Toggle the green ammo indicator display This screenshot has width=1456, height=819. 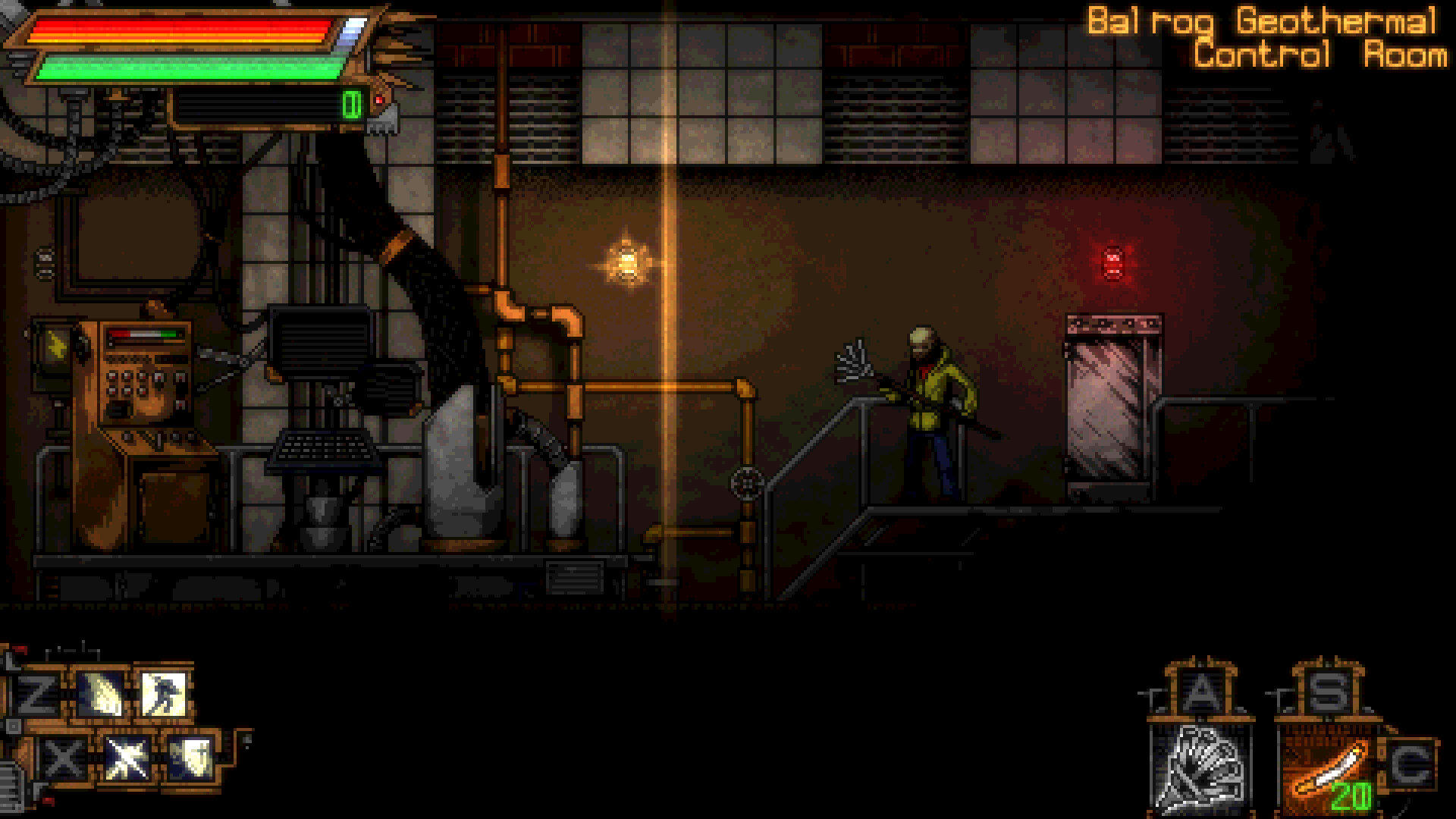pos(350,102)
